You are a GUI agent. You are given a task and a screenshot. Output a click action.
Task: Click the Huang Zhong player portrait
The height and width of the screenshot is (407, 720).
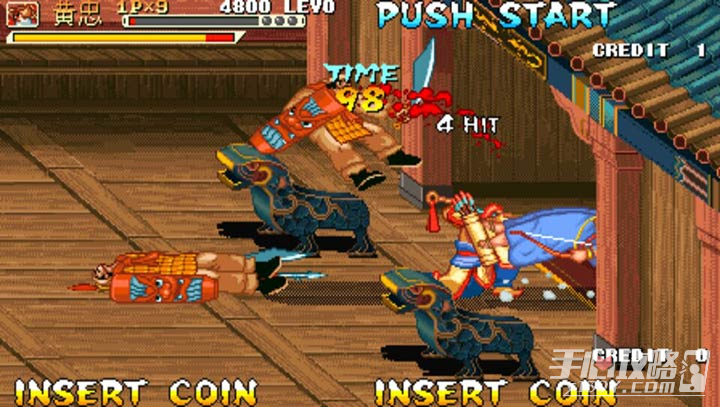pos(23,14)
